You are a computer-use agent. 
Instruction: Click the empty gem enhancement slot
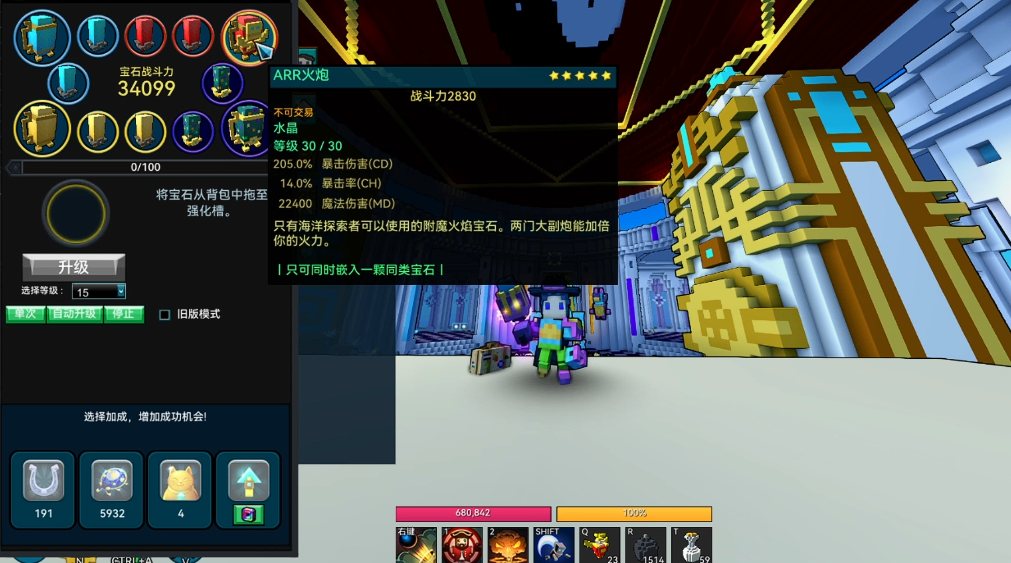75,212
